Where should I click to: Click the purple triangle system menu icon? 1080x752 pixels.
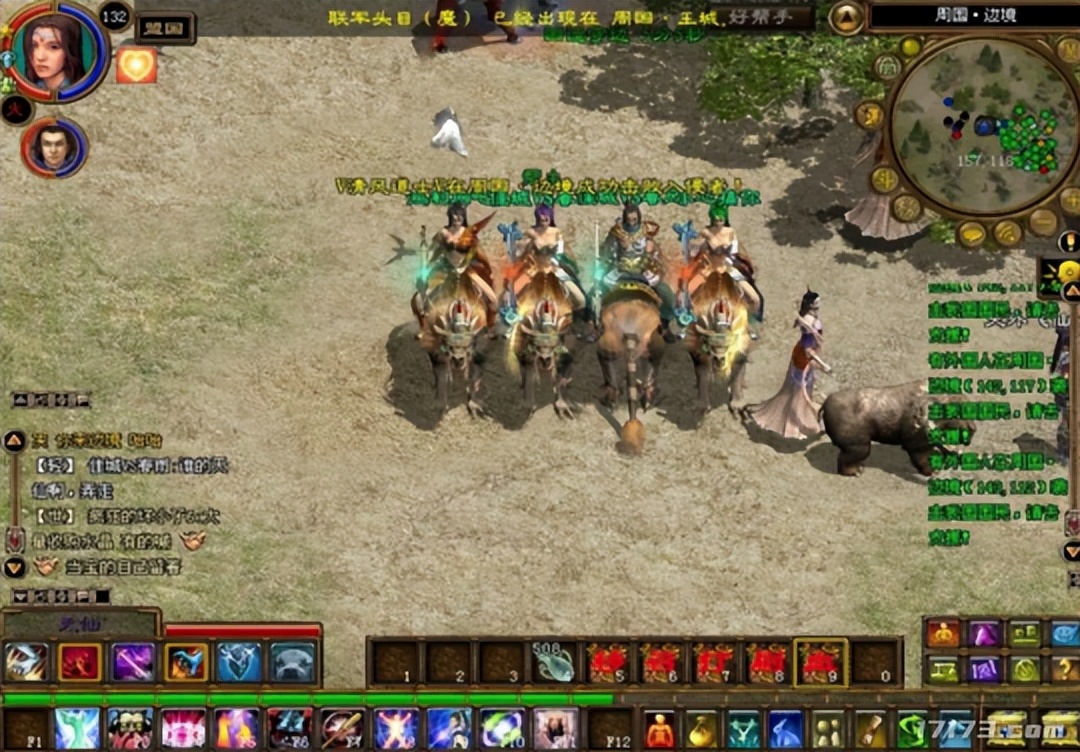click(x=984, y=633)
